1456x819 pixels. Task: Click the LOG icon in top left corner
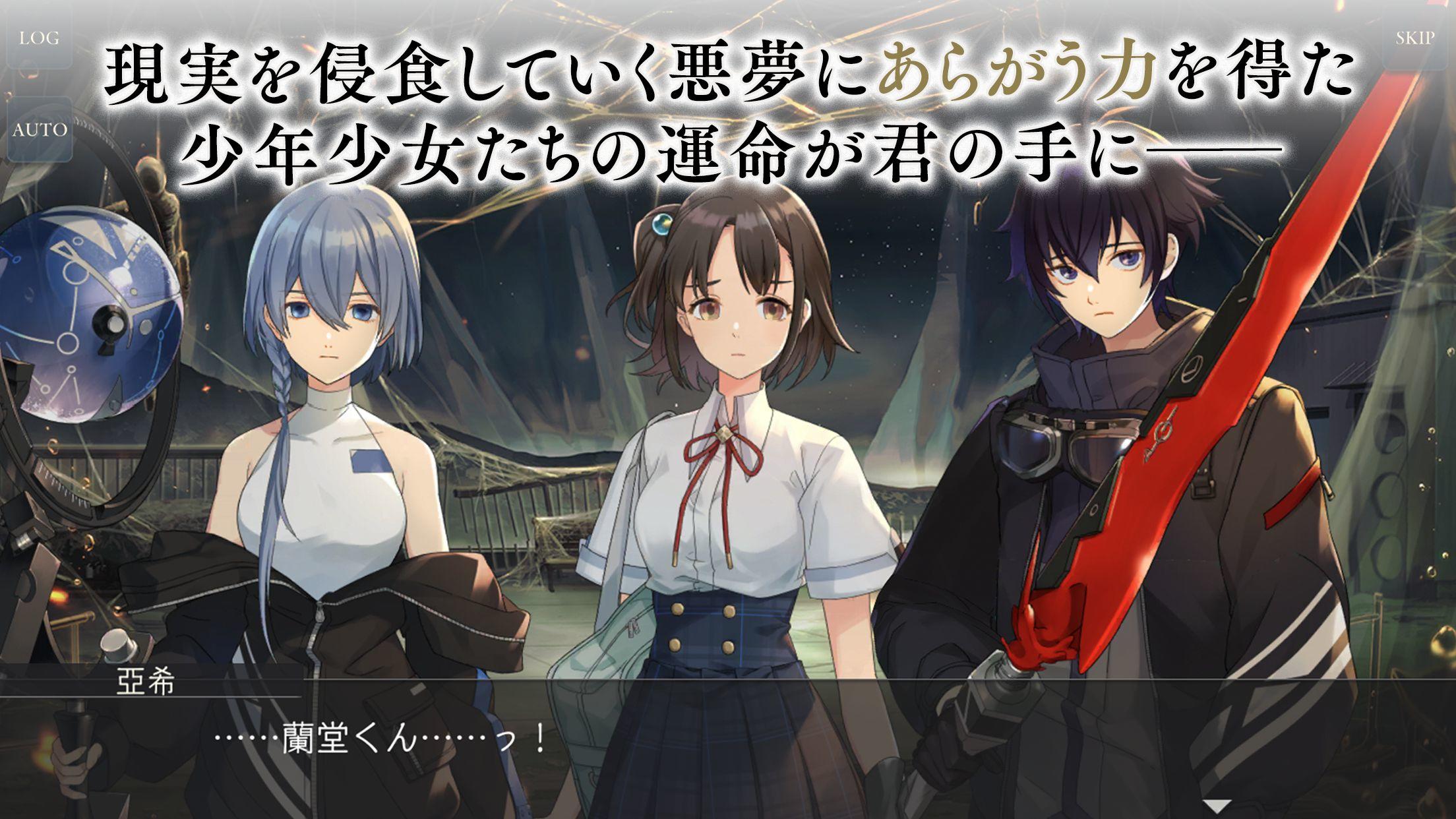click(40, 40)
